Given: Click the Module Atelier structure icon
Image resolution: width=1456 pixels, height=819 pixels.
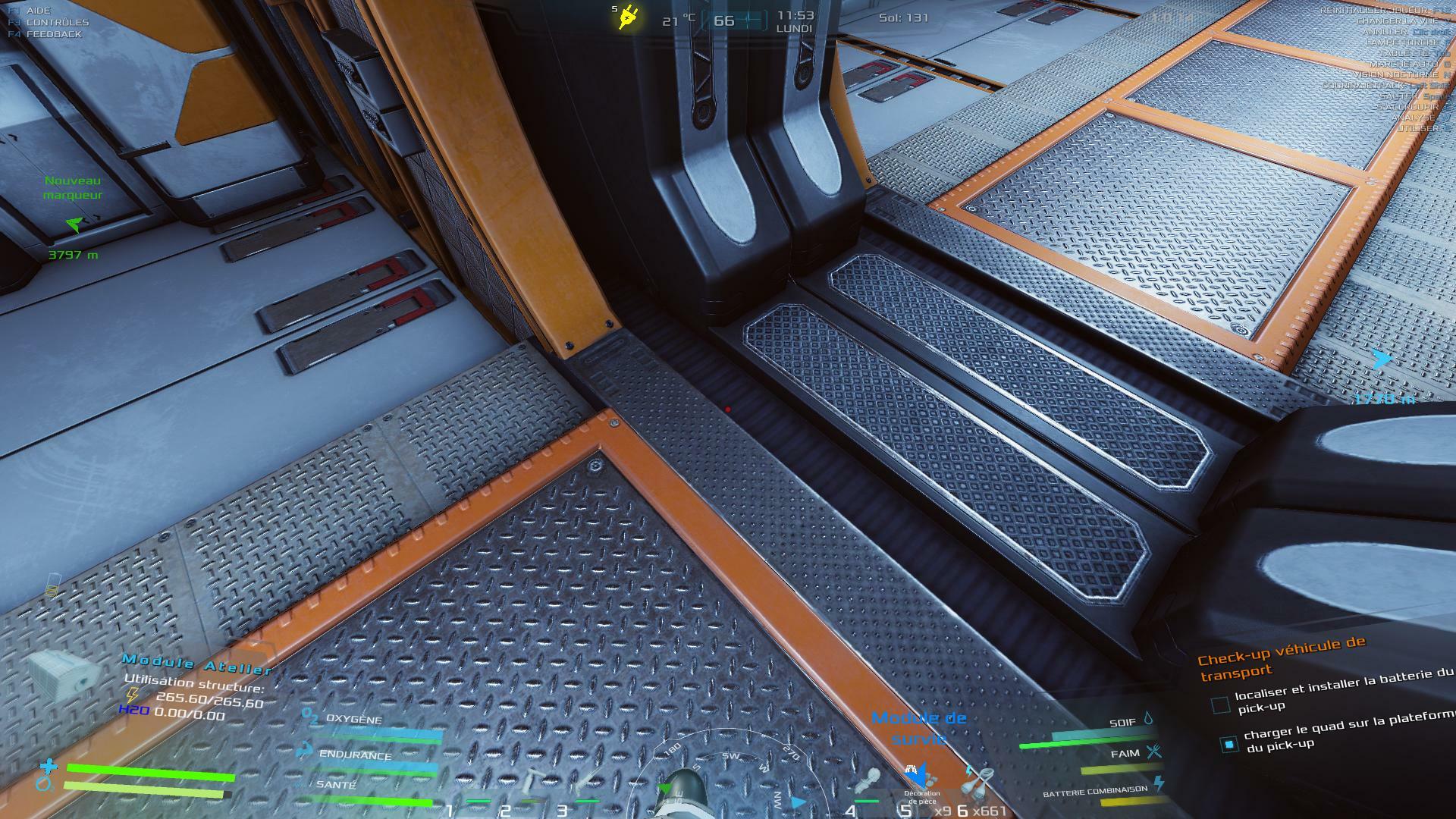Looking at the screenshot, I should pos(63,673).
